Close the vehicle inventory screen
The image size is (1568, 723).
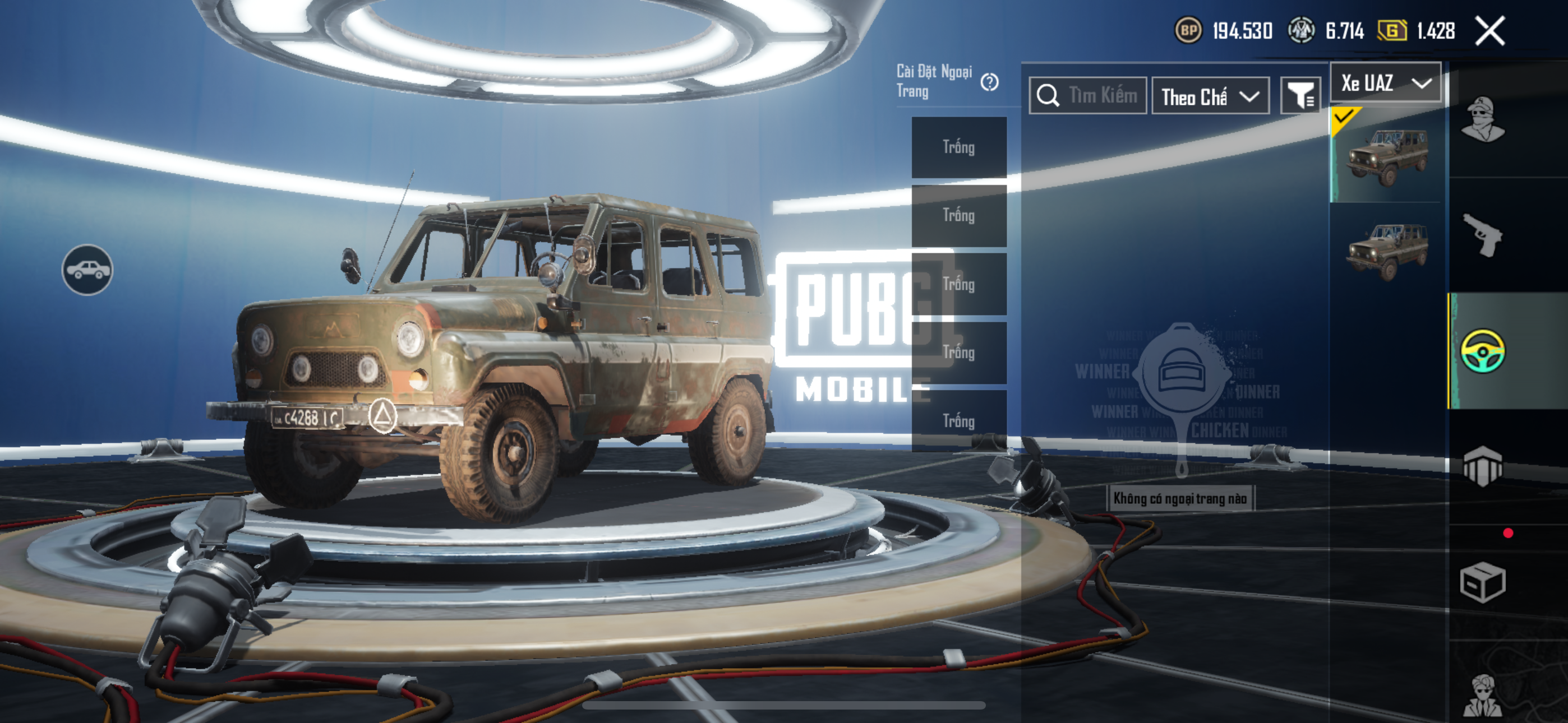click(x=1489, y=31)
